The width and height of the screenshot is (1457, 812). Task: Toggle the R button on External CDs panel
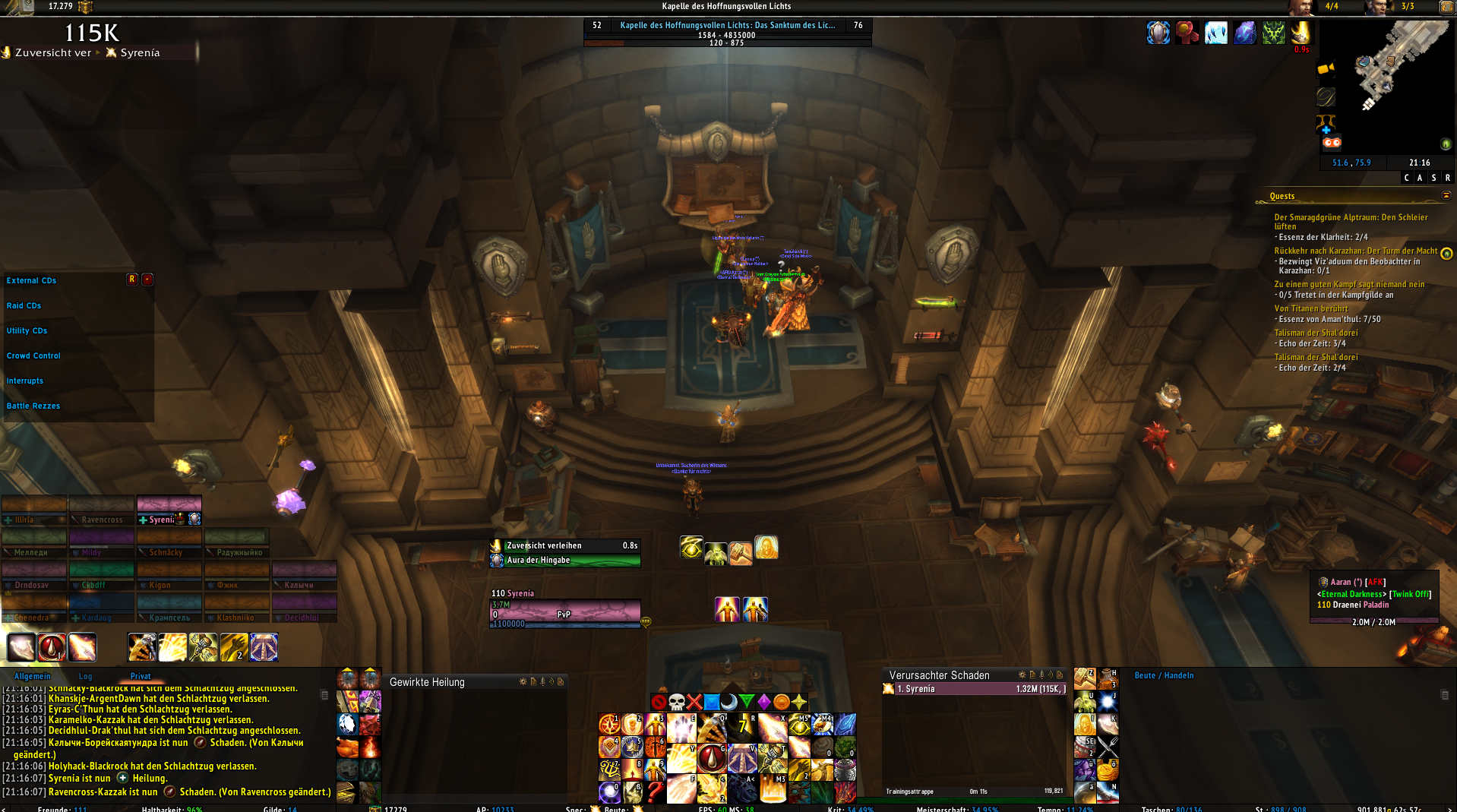coord(130,280)
